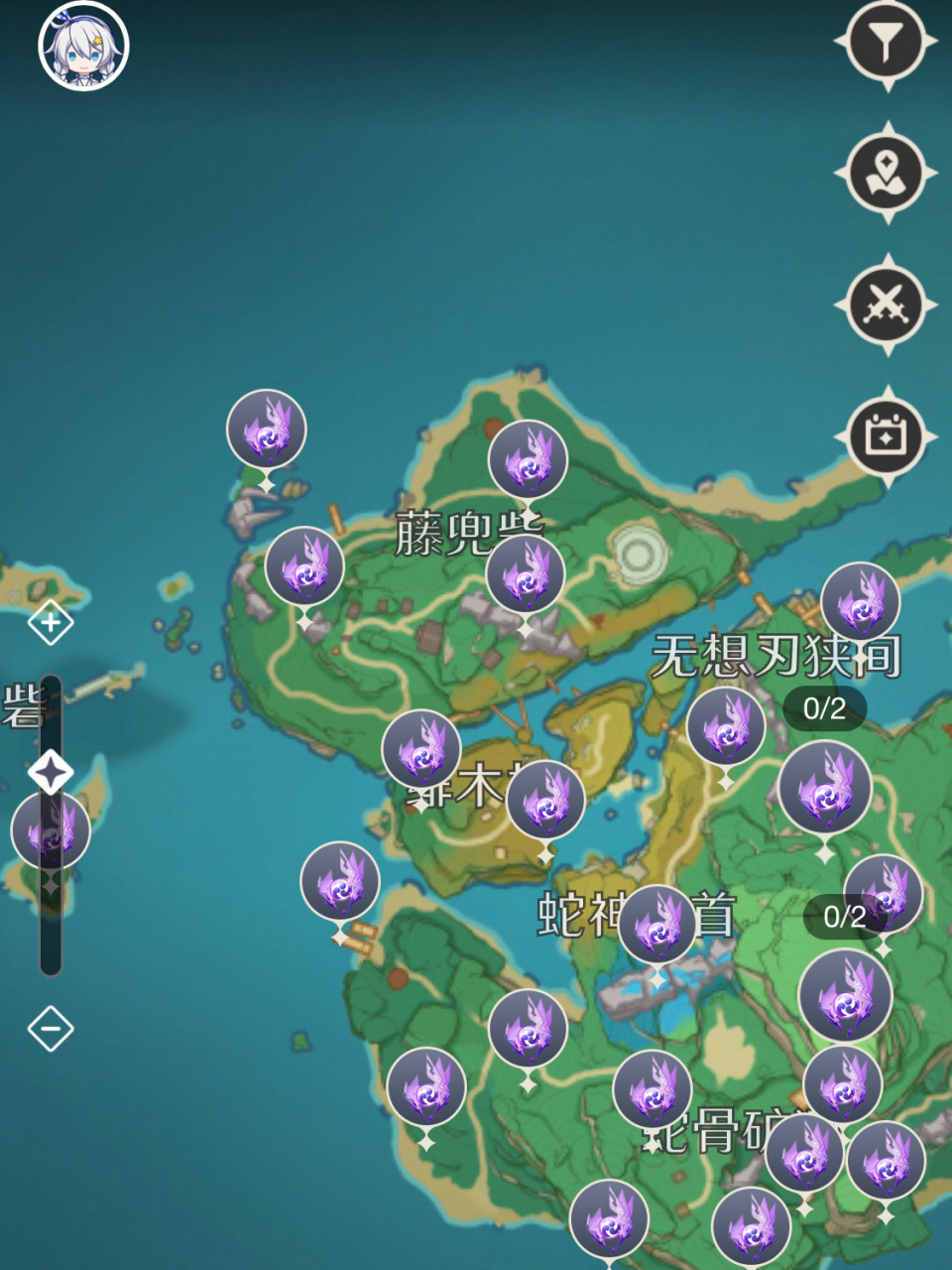
Task: Zoom out with the minus diamond button
Action: click(51, 1029)
